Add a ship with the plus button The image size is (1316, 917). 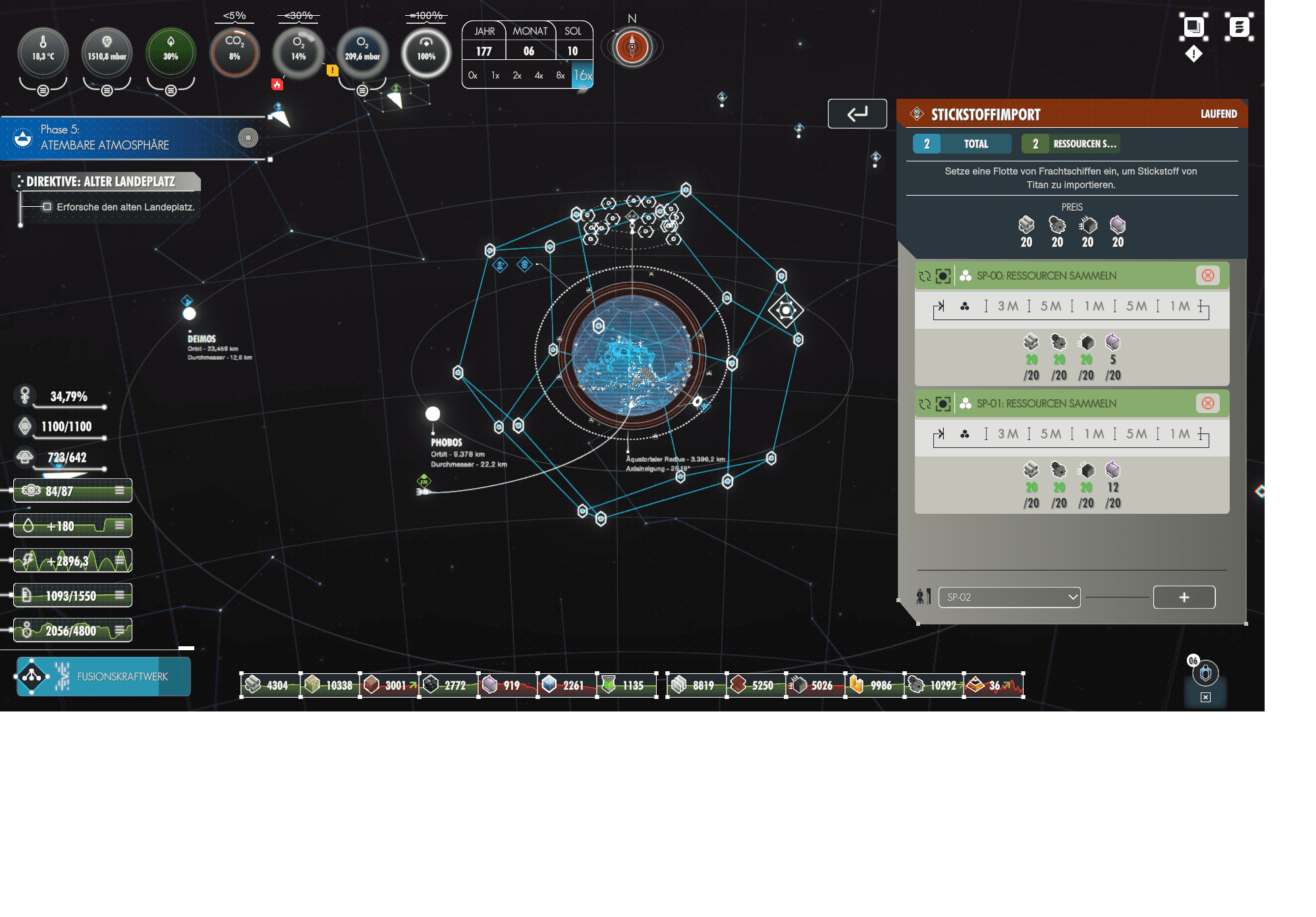coord(1184,597)
